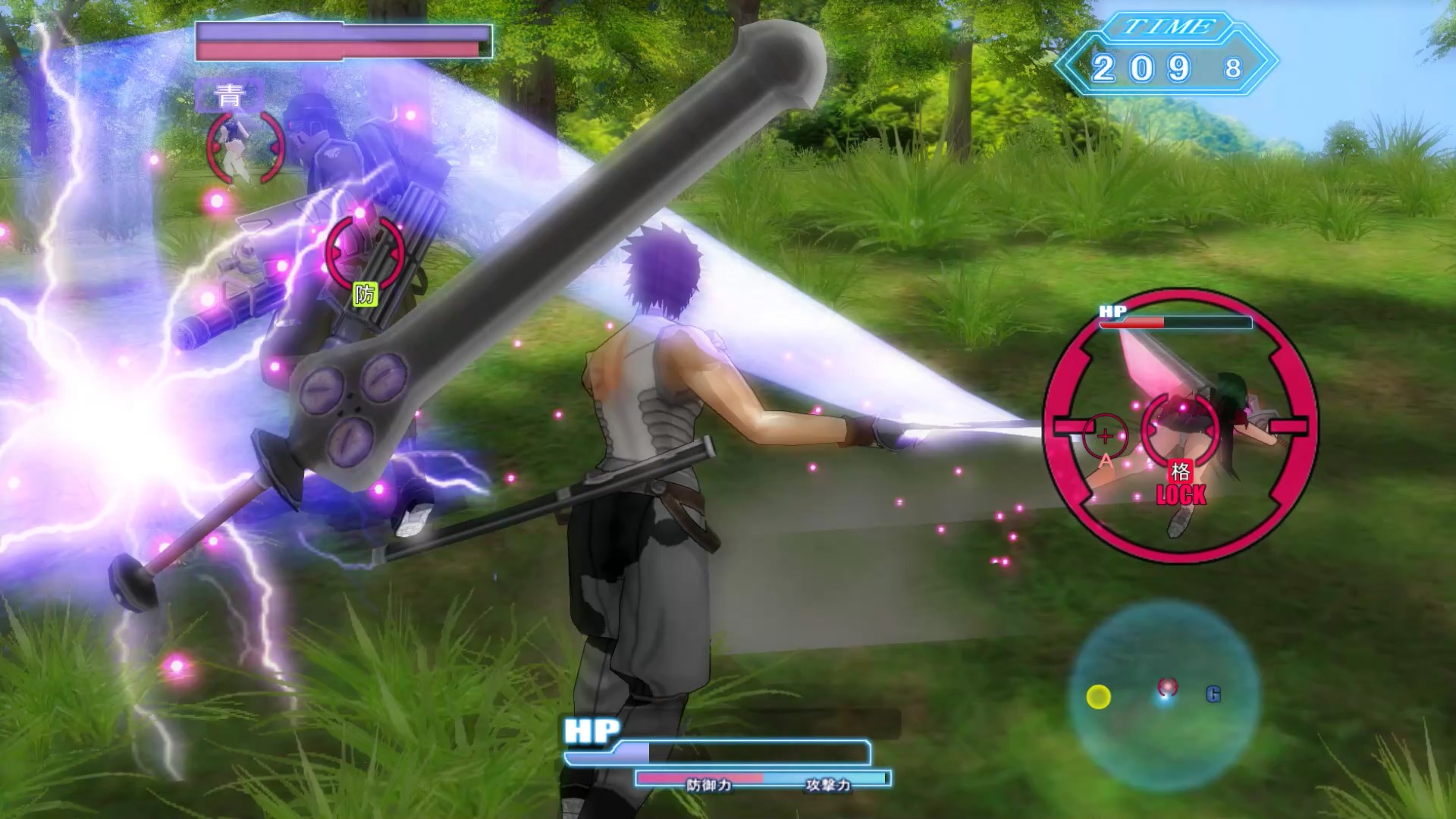
Task: Click the pink defense/attack balance gauge
Action: 700,775
